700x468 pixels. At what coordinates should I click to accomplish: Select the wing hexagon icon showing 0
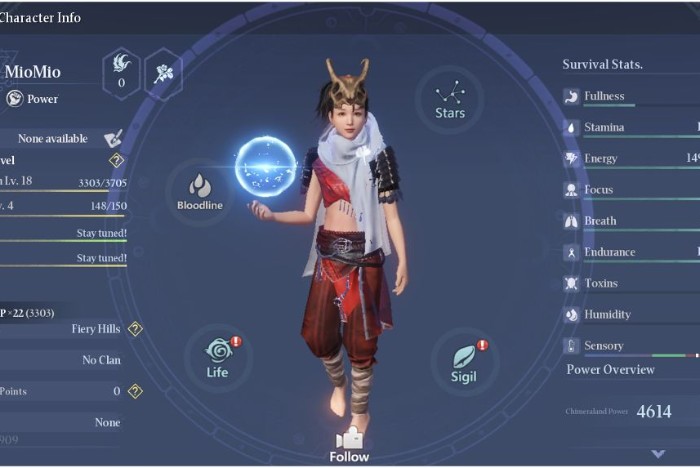122,73
